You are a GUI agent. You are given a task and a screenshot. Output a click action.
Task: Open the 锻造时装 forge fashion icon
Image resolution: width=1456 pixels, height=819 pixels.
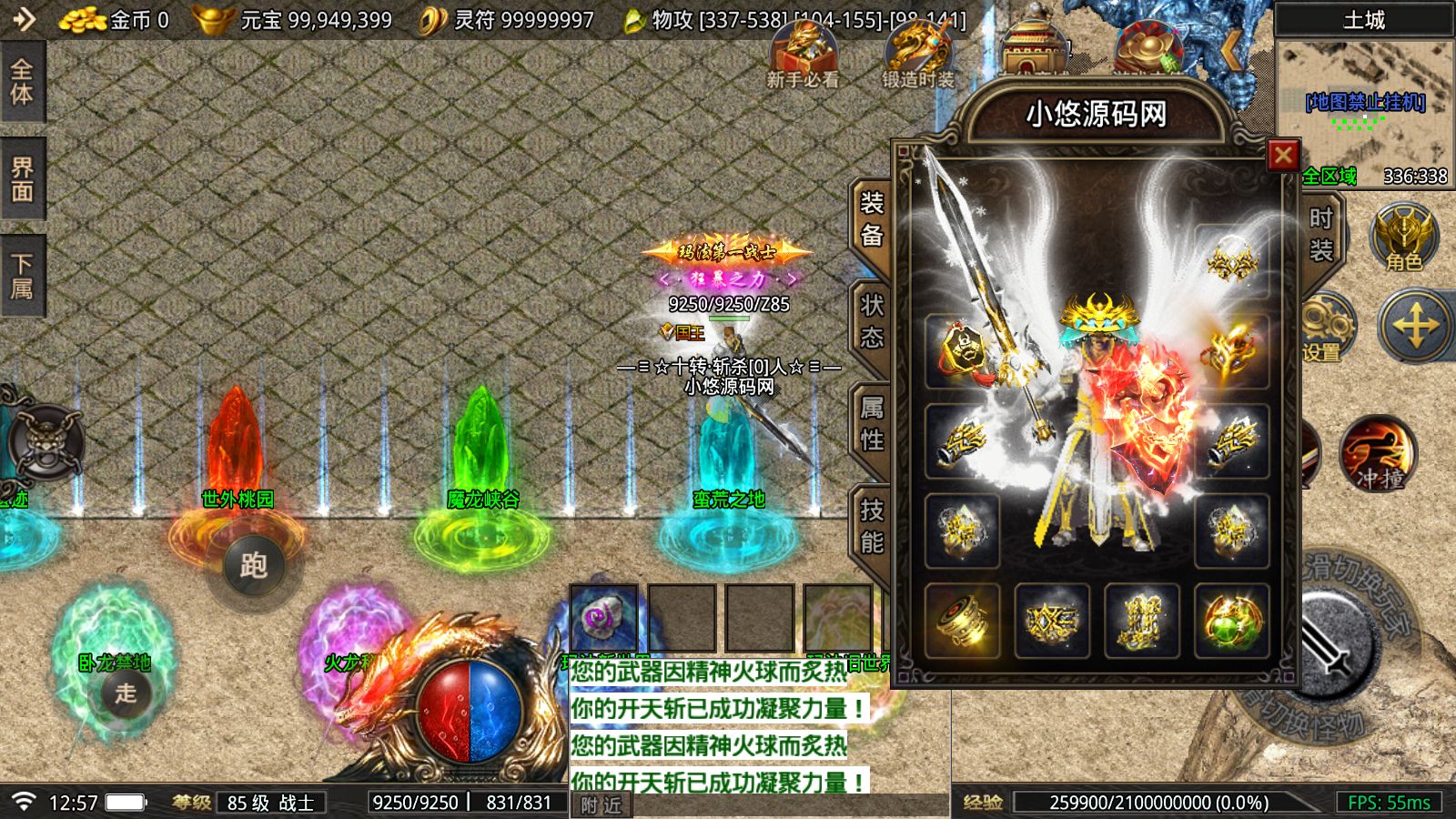[917, 55]
